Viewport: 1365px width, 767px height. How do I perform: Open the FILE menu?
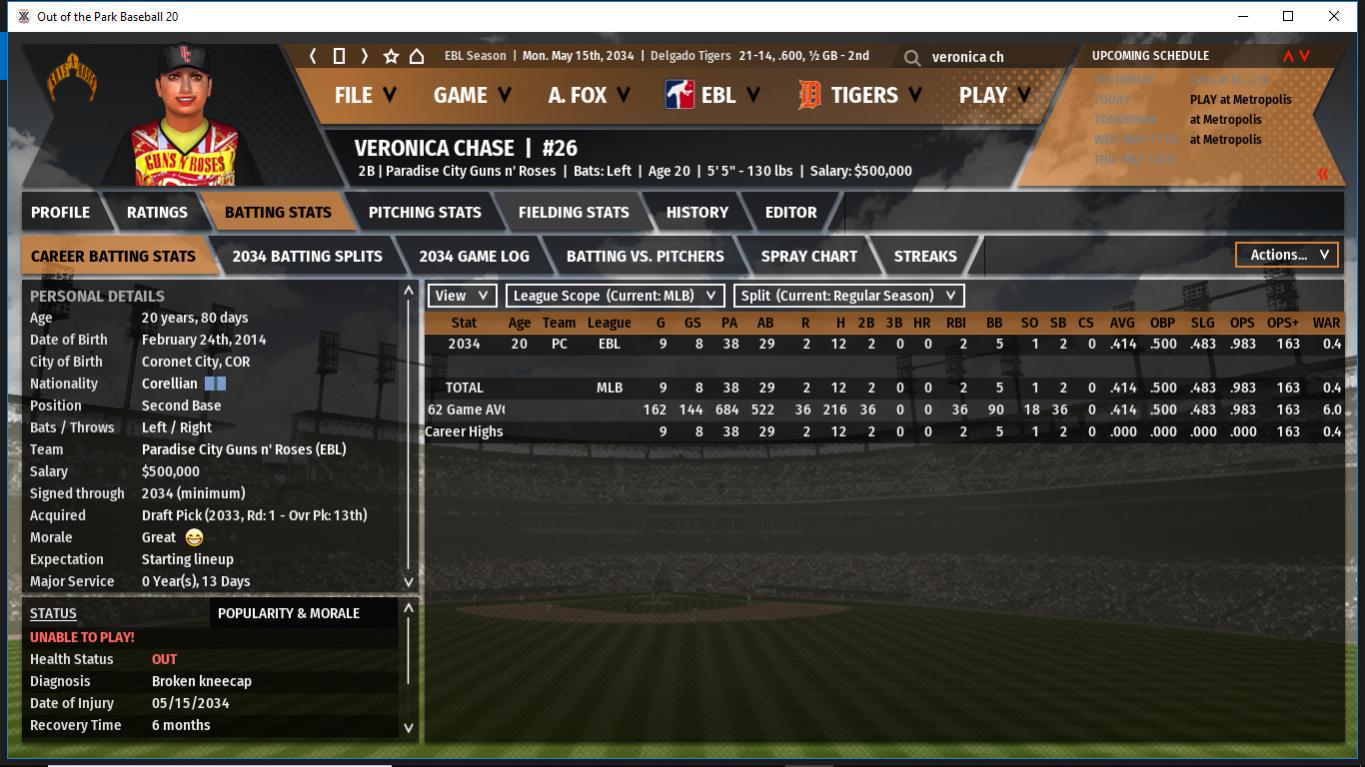[x=364, y=95]
